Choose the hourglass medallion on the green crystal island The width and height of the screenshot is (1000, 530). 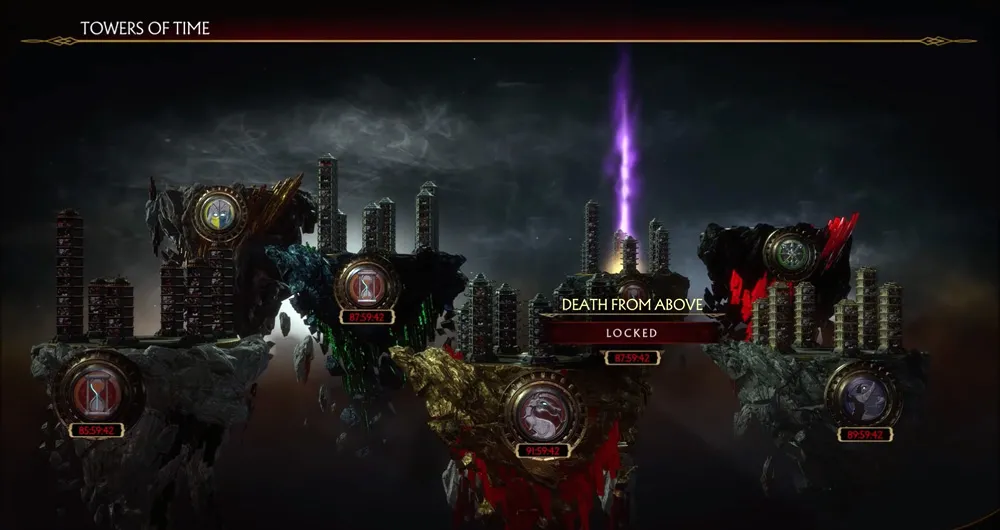pyautogui.click(x=366, y=284)
